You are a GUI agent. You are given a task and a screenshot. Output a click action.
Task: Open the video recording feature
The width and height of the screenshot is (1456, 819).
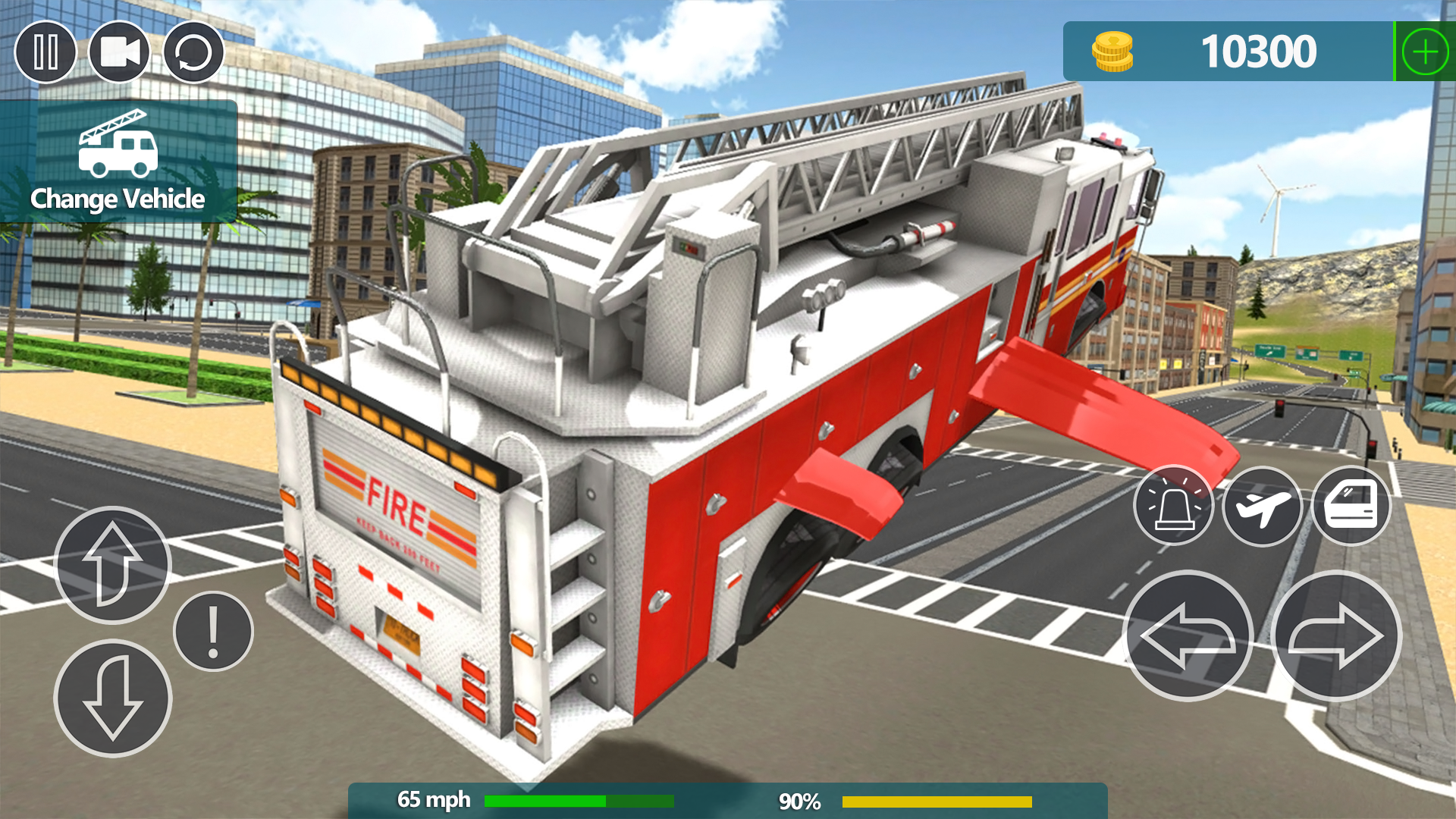click(x=120, y=52)
